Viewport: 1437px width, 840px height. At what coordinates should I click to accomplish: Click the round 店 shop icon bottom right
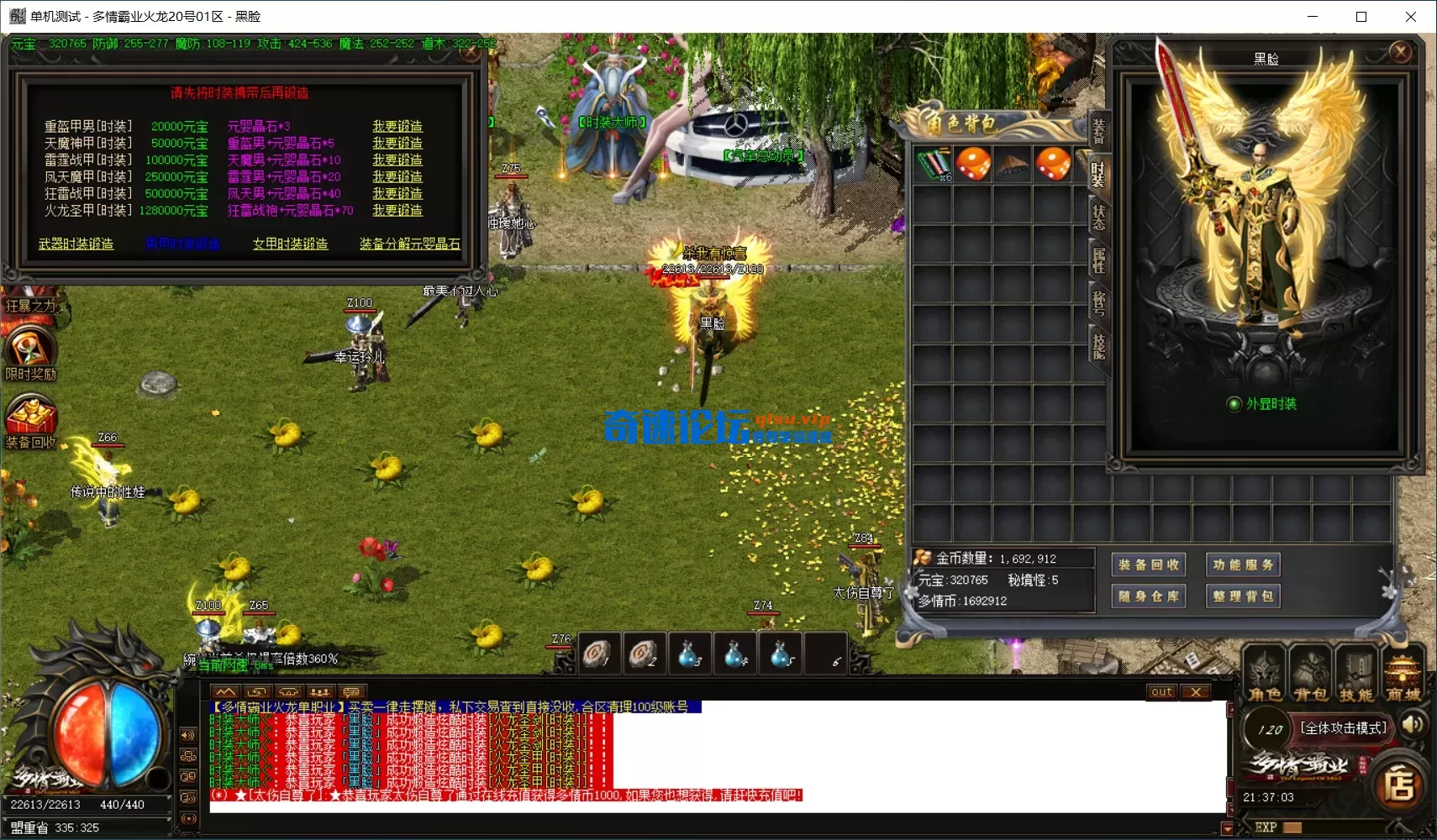1399,783
